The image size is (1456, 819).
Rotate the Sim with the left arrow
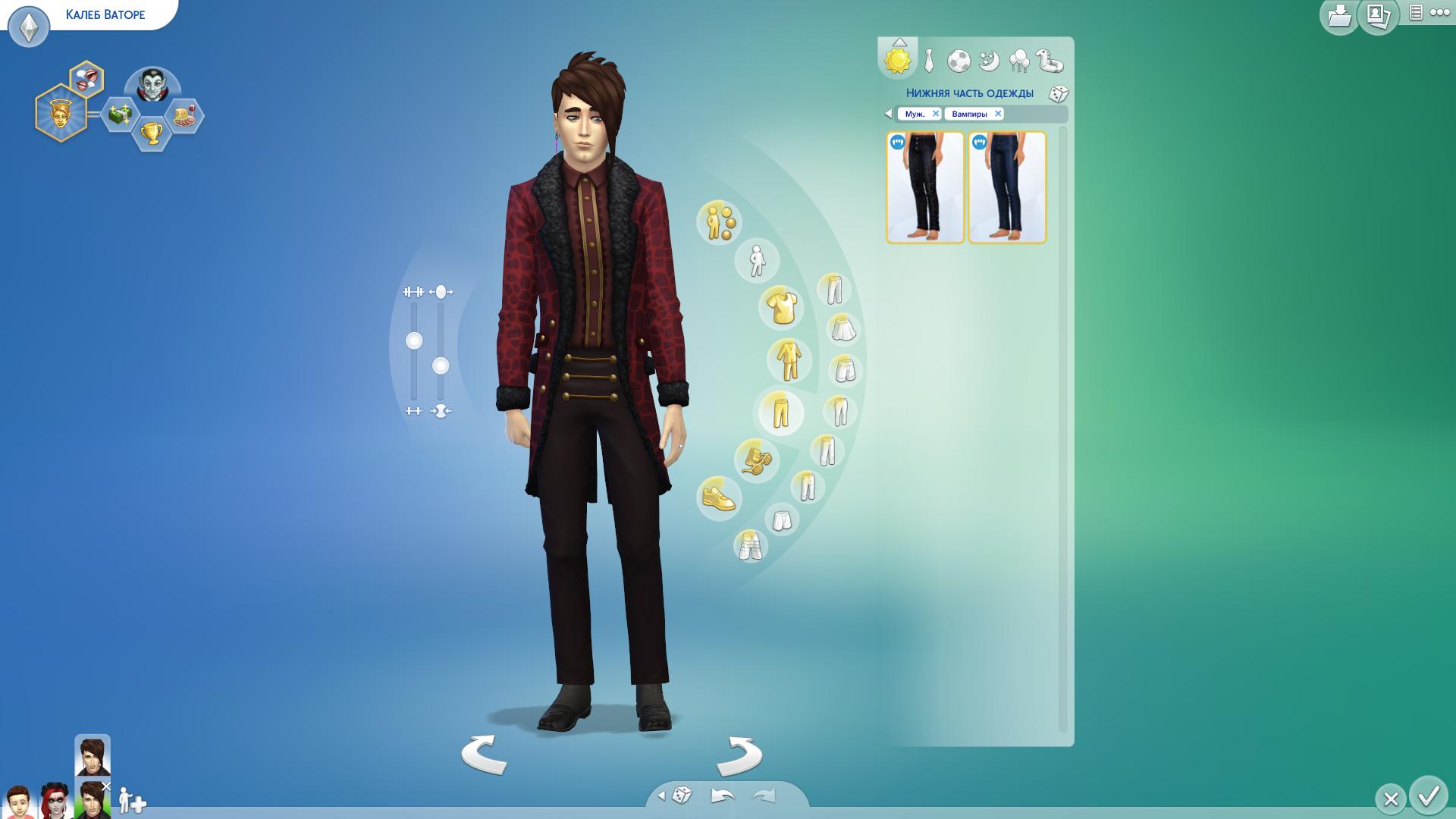click(483, 755)
